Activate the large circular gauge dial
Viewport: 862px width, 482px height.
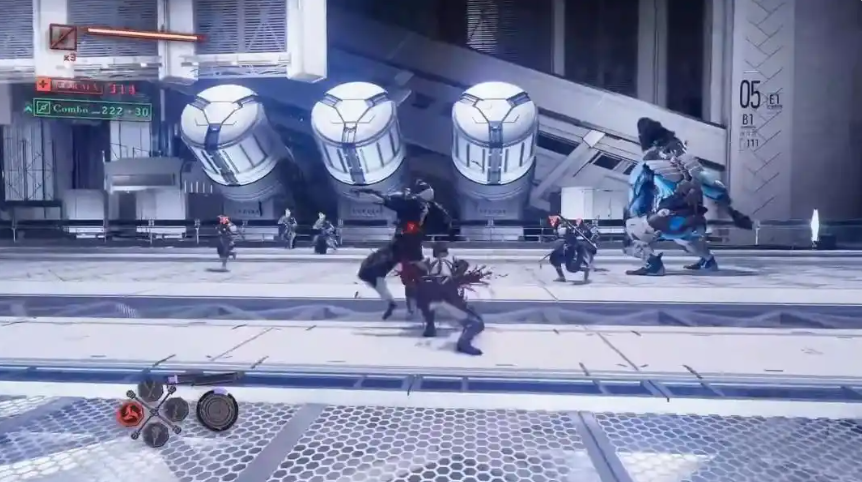[217, 410]
